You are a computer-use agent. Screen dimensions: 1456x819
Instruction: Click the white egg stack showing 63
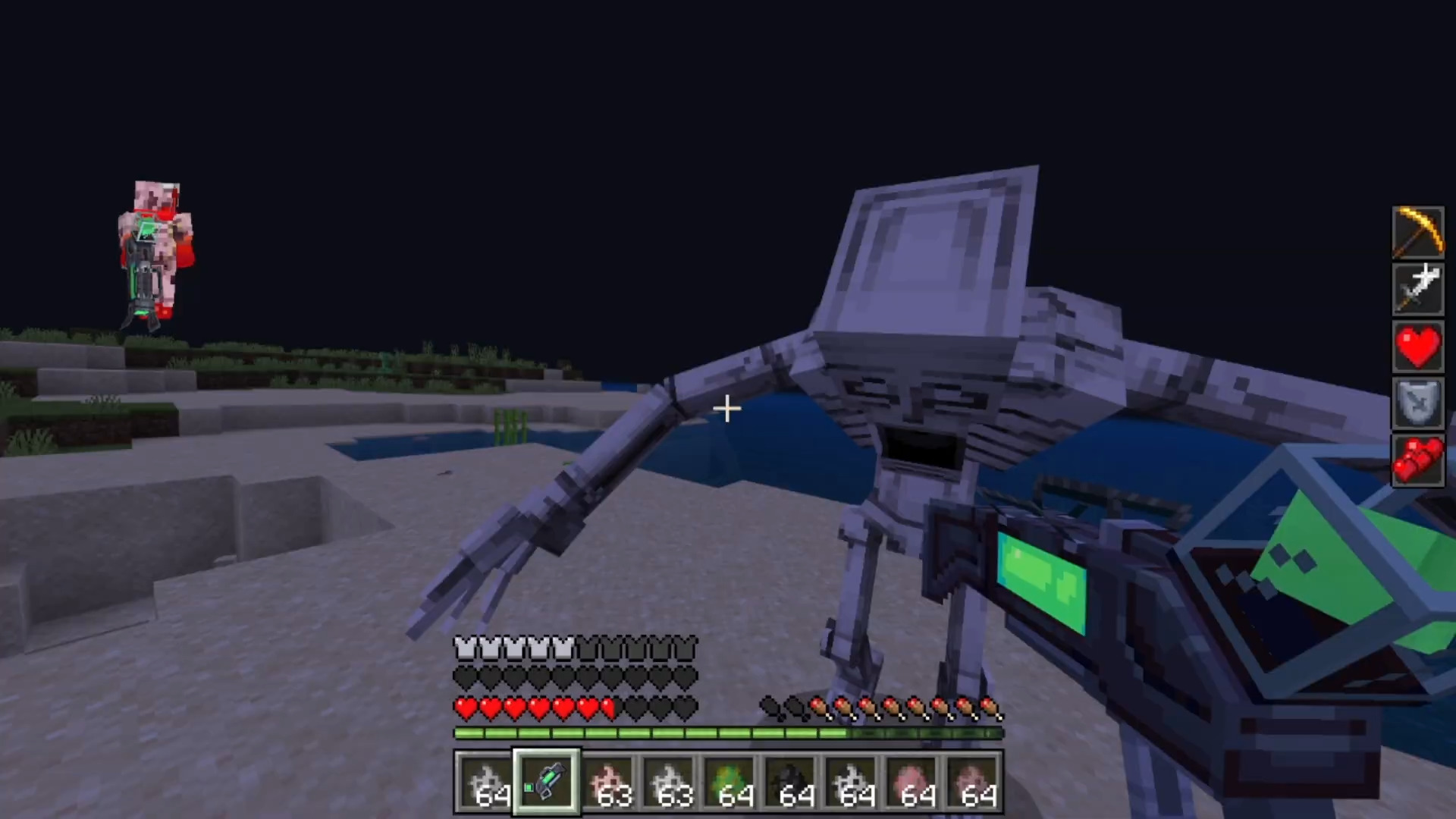coord(669,781)
